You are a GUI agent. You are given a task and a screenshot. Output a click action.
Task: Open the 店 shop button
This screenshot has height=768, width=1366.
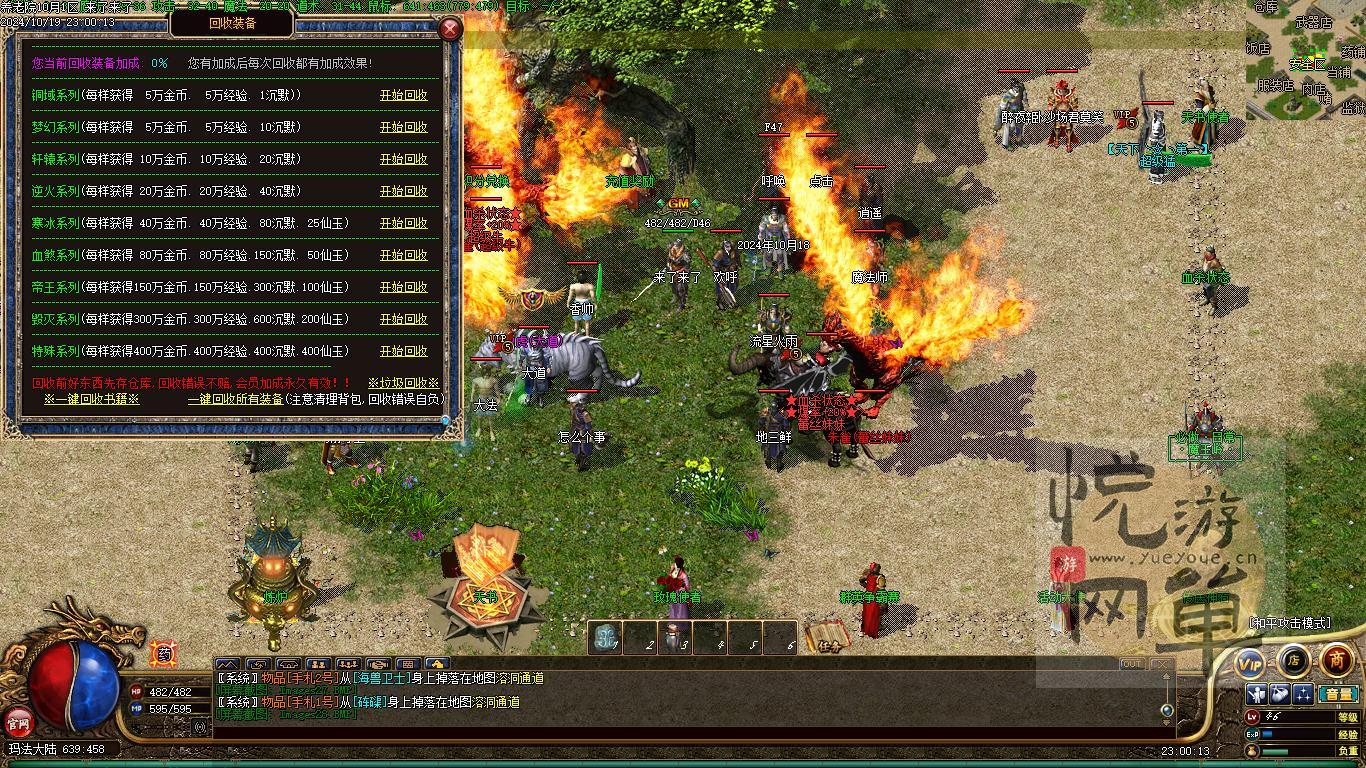point(1293,661)
